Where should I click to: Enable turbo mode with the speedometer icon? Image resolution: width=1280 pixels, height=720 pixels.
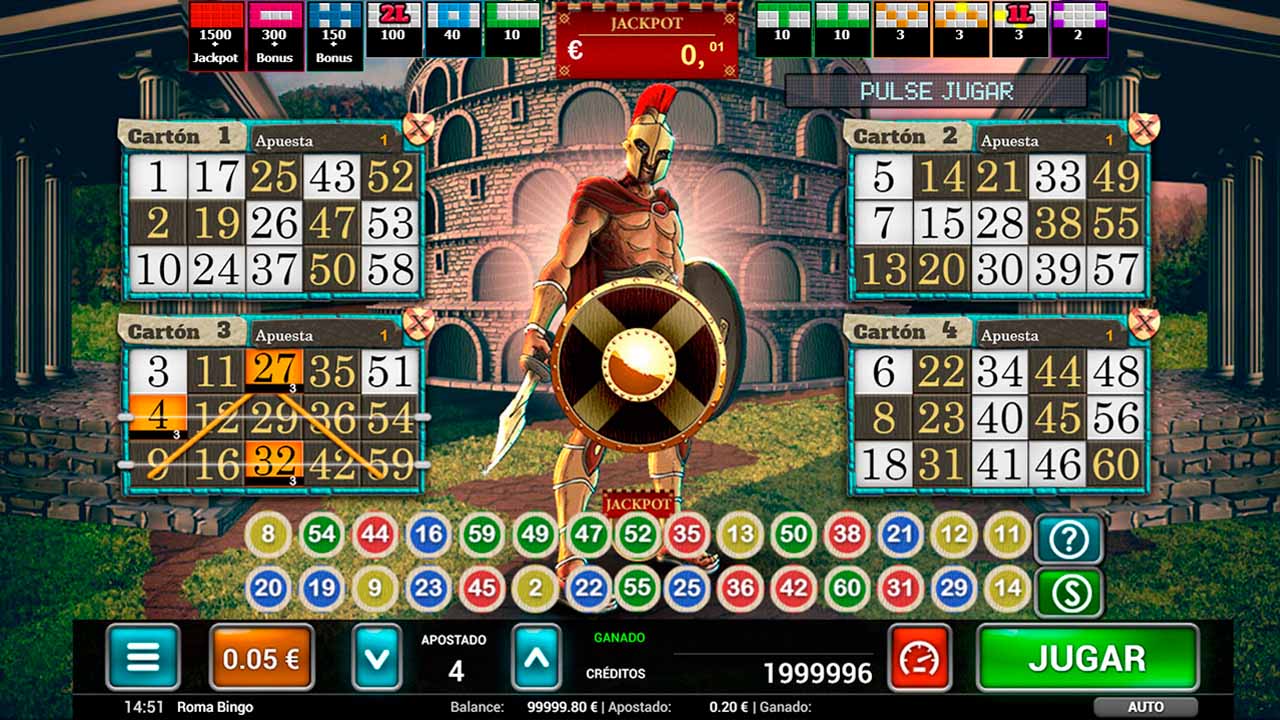click(x=919, y=658)
